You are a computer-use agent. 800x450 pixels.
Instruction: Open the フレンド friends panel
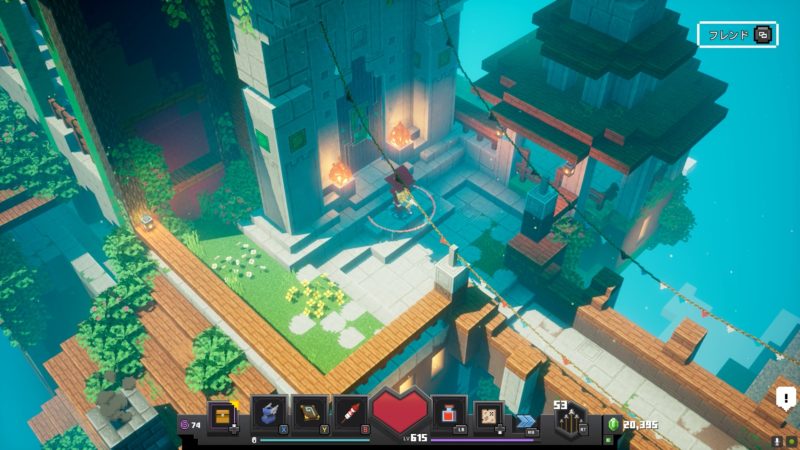click(737, 34)
